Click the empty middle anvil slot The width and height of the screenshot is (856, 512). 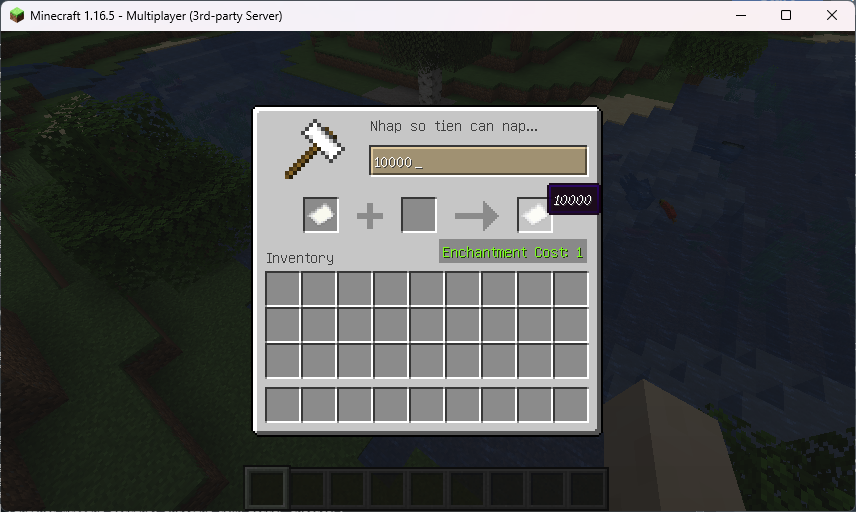click(x=419, y=215)
